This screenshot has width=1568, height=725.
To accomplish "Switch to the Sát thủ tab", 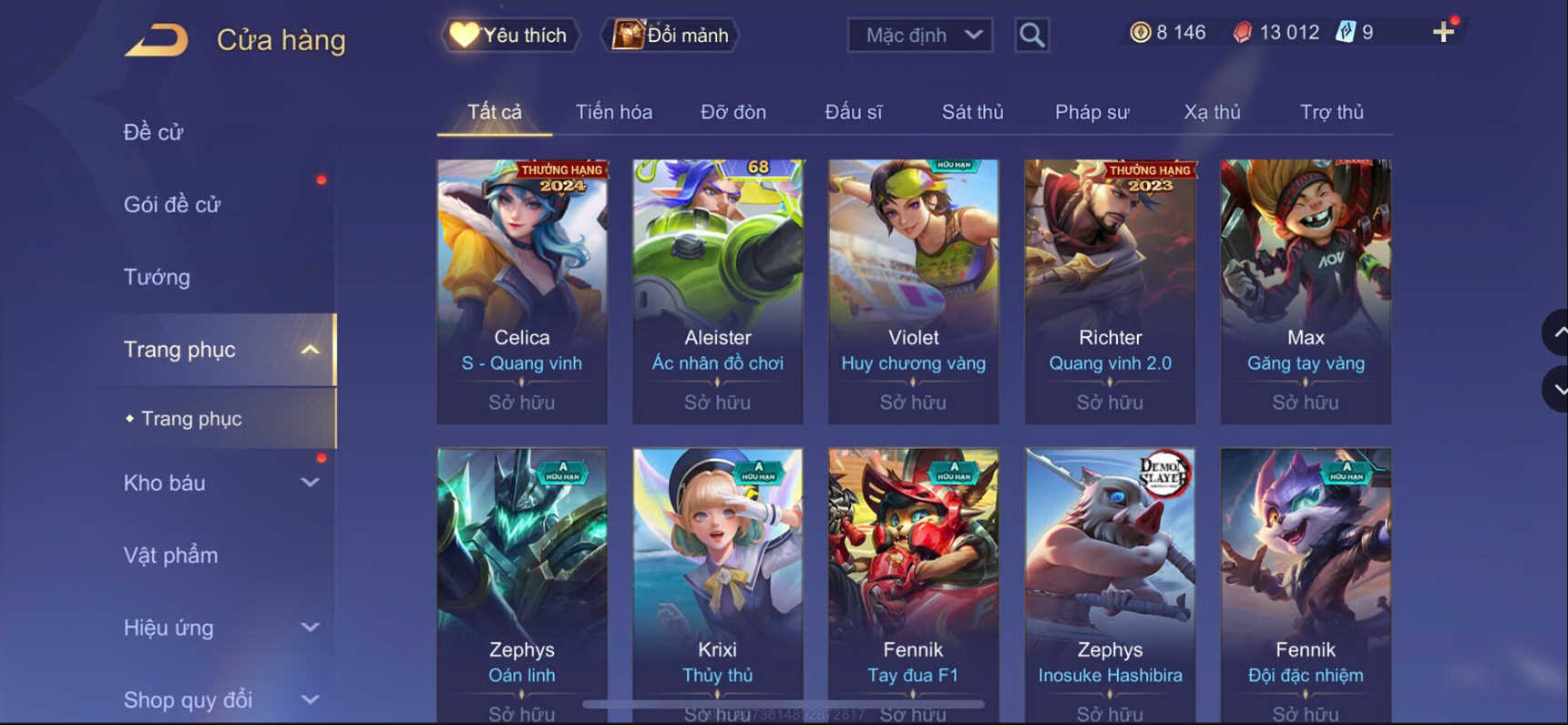I will click(971, 111).
